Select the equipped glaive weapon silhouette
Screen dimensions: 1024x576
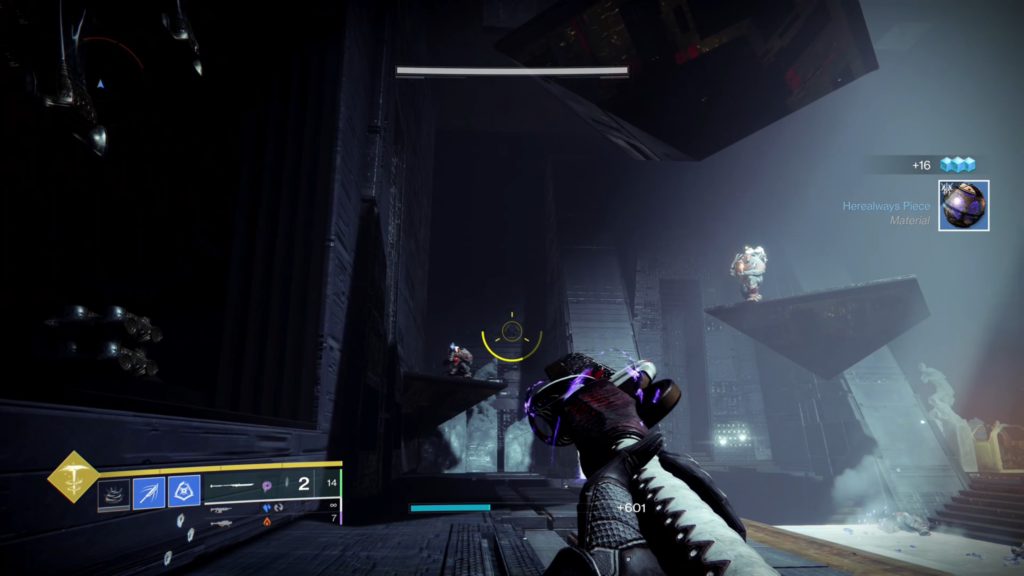[x=232, y=486]
